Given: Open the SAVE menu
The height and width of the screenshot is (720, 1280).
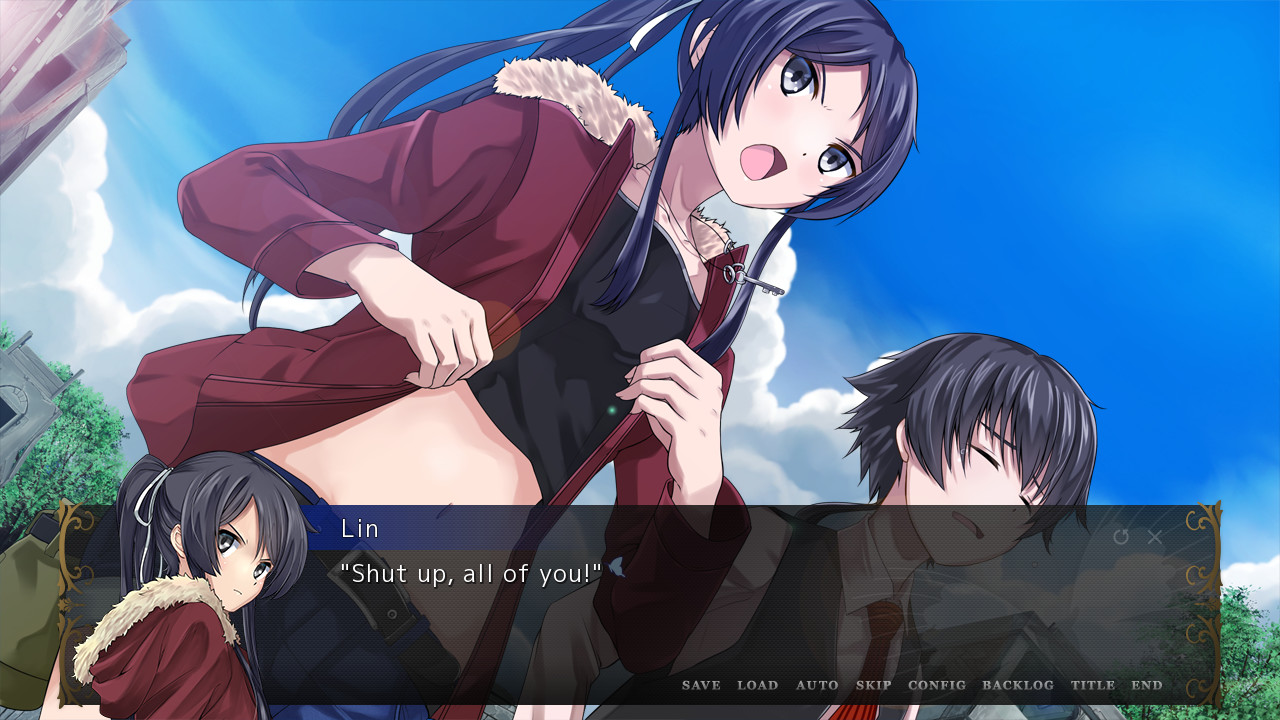Looking at the screenshot, I should (701, 685).
